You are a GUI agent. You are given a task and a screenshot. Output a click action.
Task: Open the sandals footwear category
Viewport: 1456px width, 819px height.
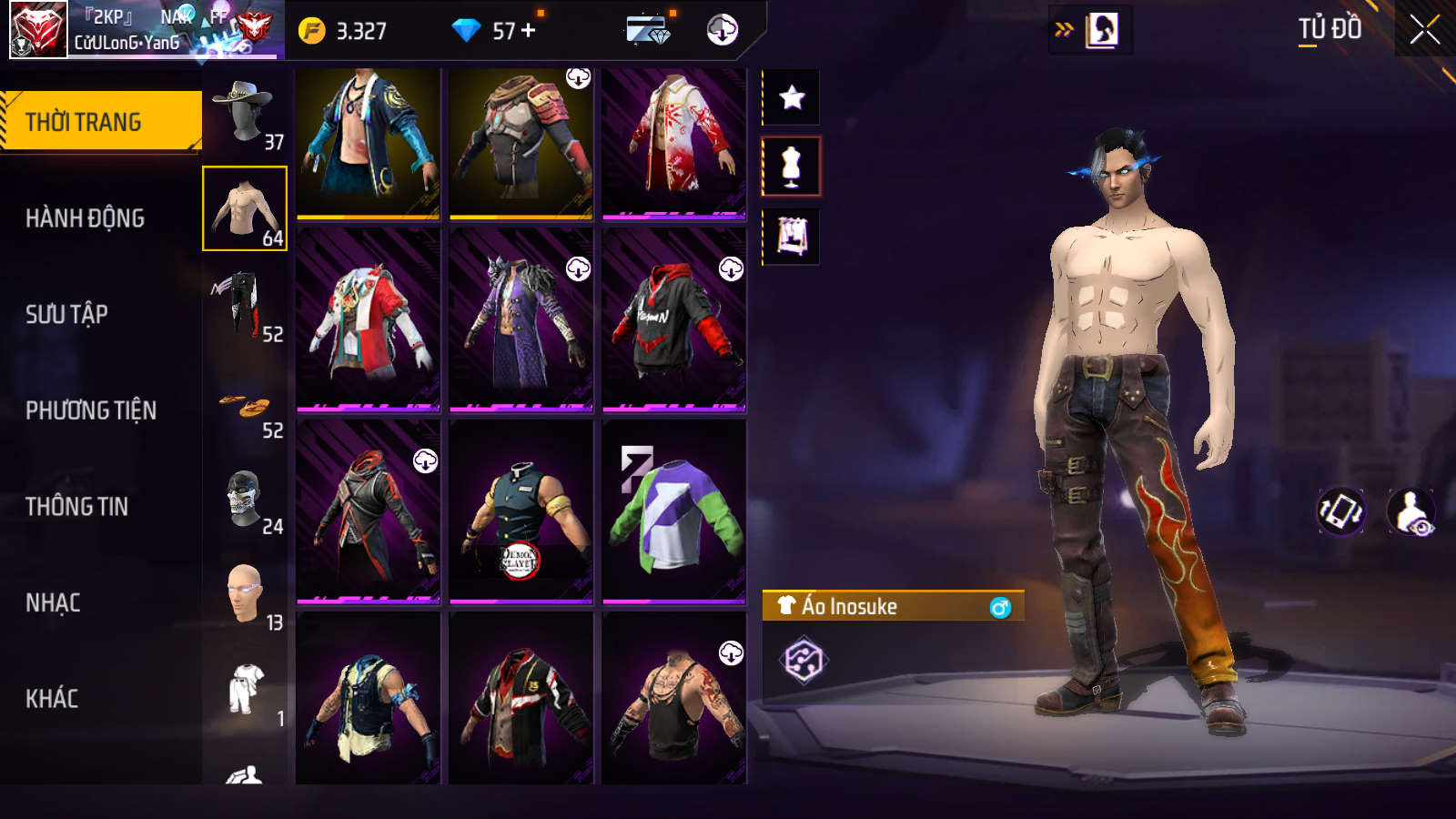click(x=244, y=409)
